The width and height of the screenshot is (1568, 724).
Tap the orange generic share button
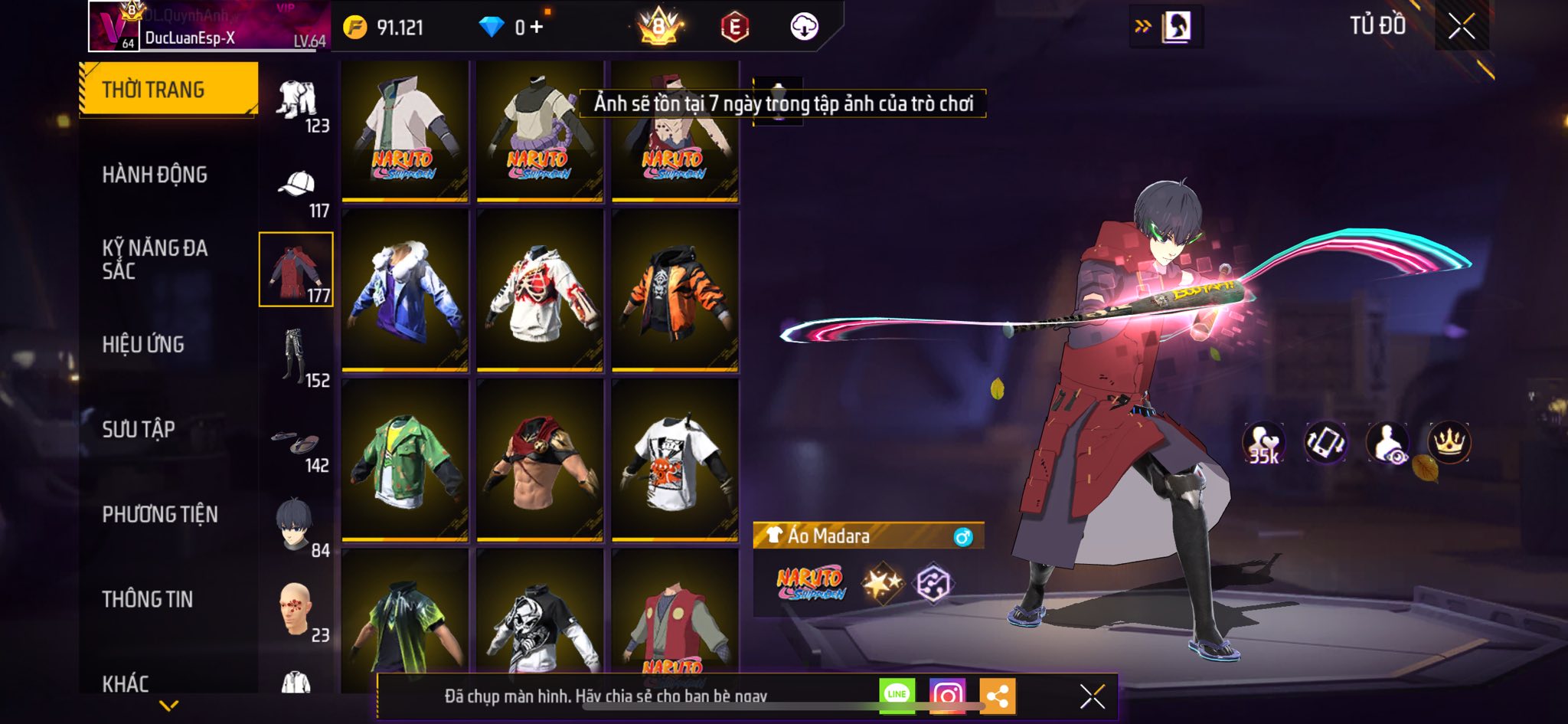[997, 696]
